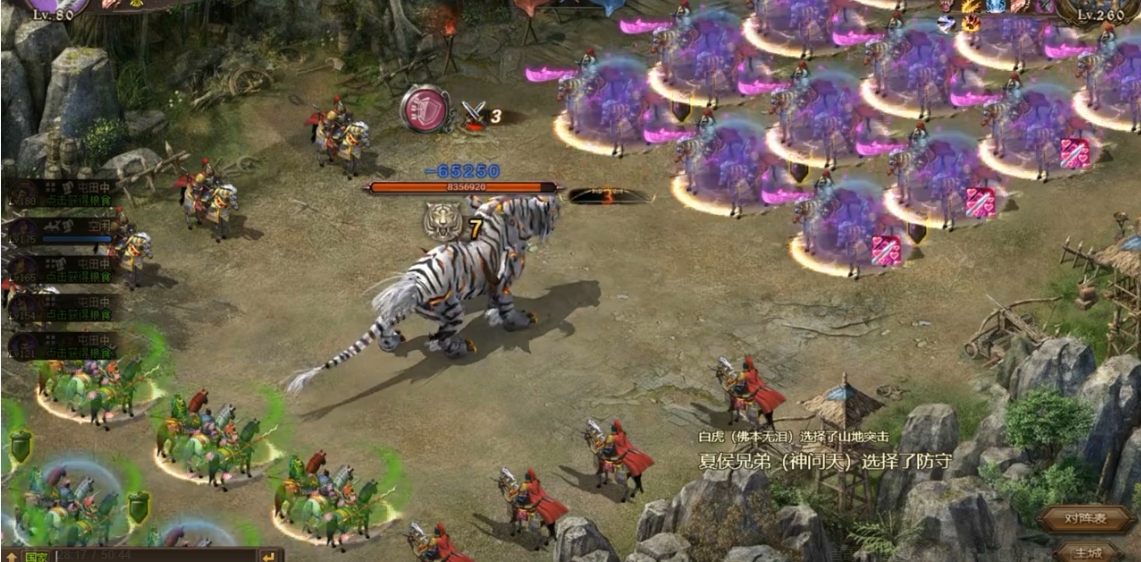Click the crossed swords battle icon
This screenshot has height=562, width=1141.
(x=473, y=113)
